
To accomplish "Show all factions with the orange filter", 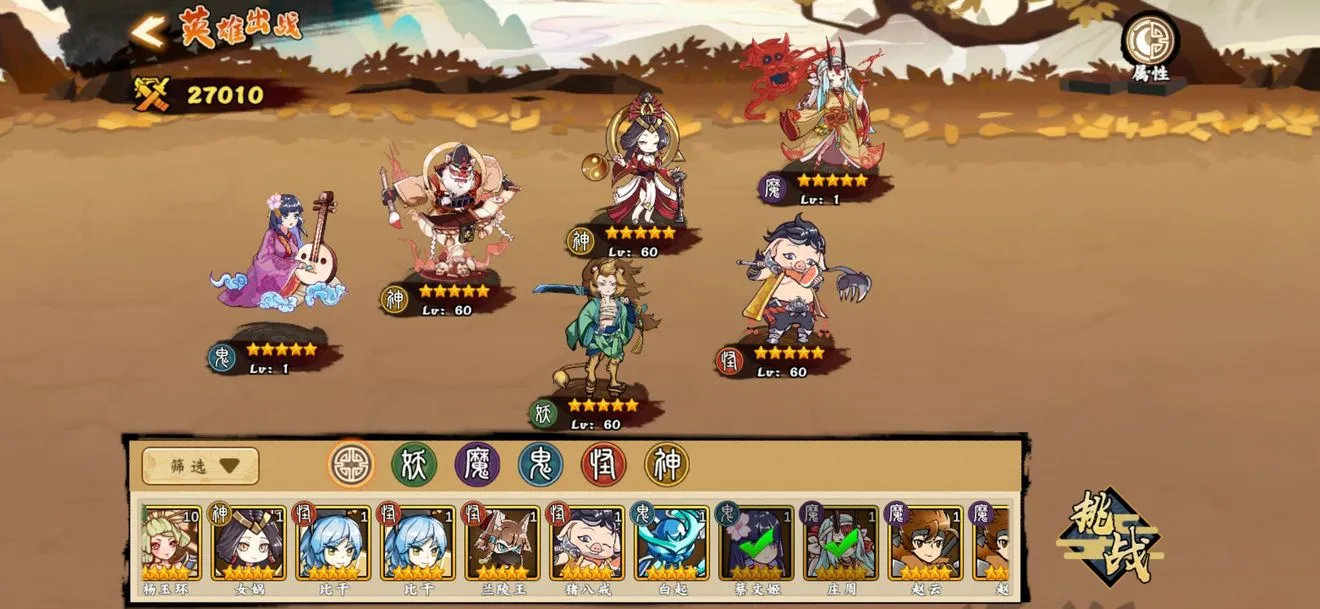I will tap(351, 465).
